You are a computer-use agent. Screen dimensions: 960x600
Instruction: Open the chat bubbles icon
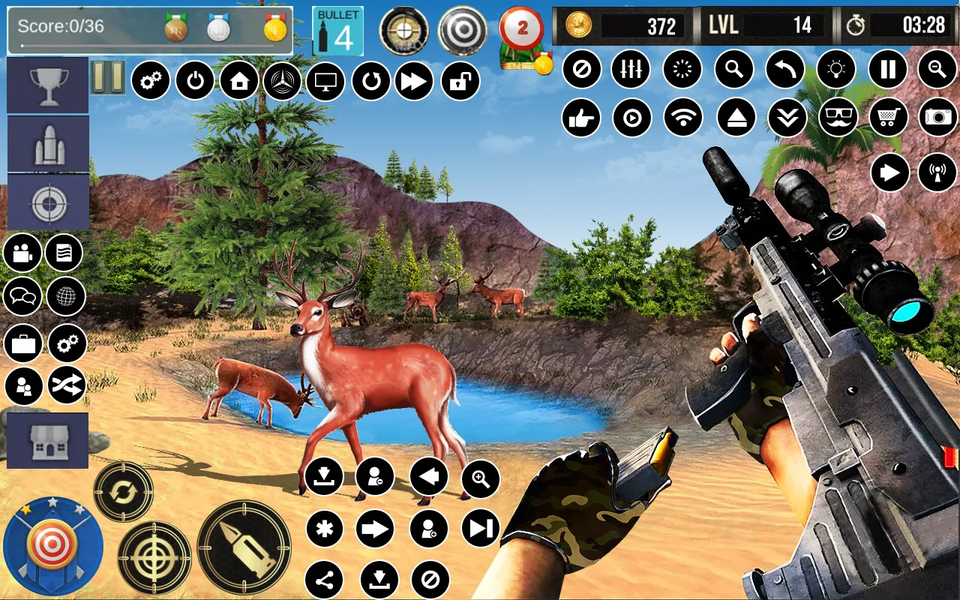click(23, 297)
